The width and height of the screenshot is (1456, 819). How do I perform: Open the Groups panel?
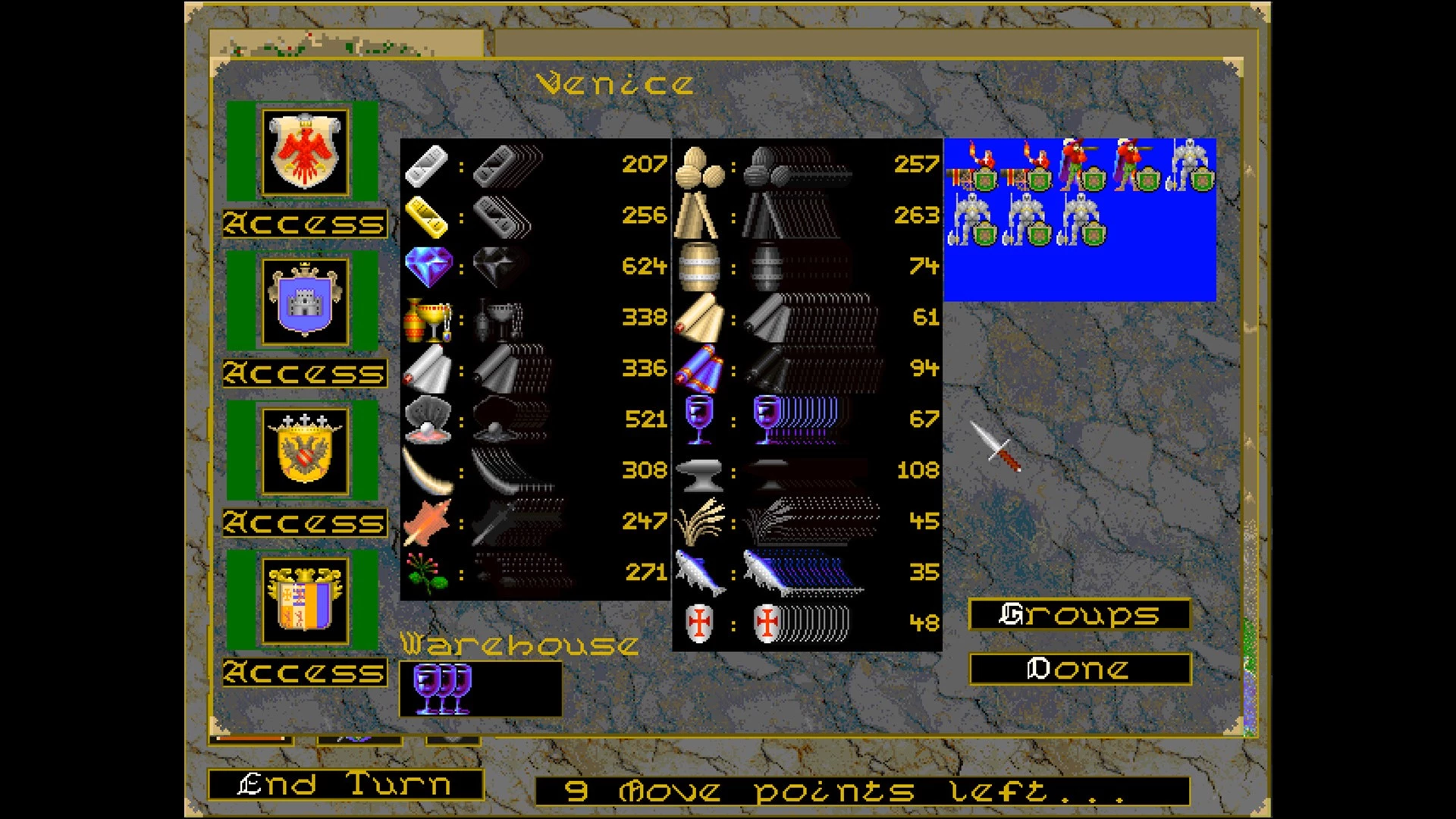point(1079,614)
